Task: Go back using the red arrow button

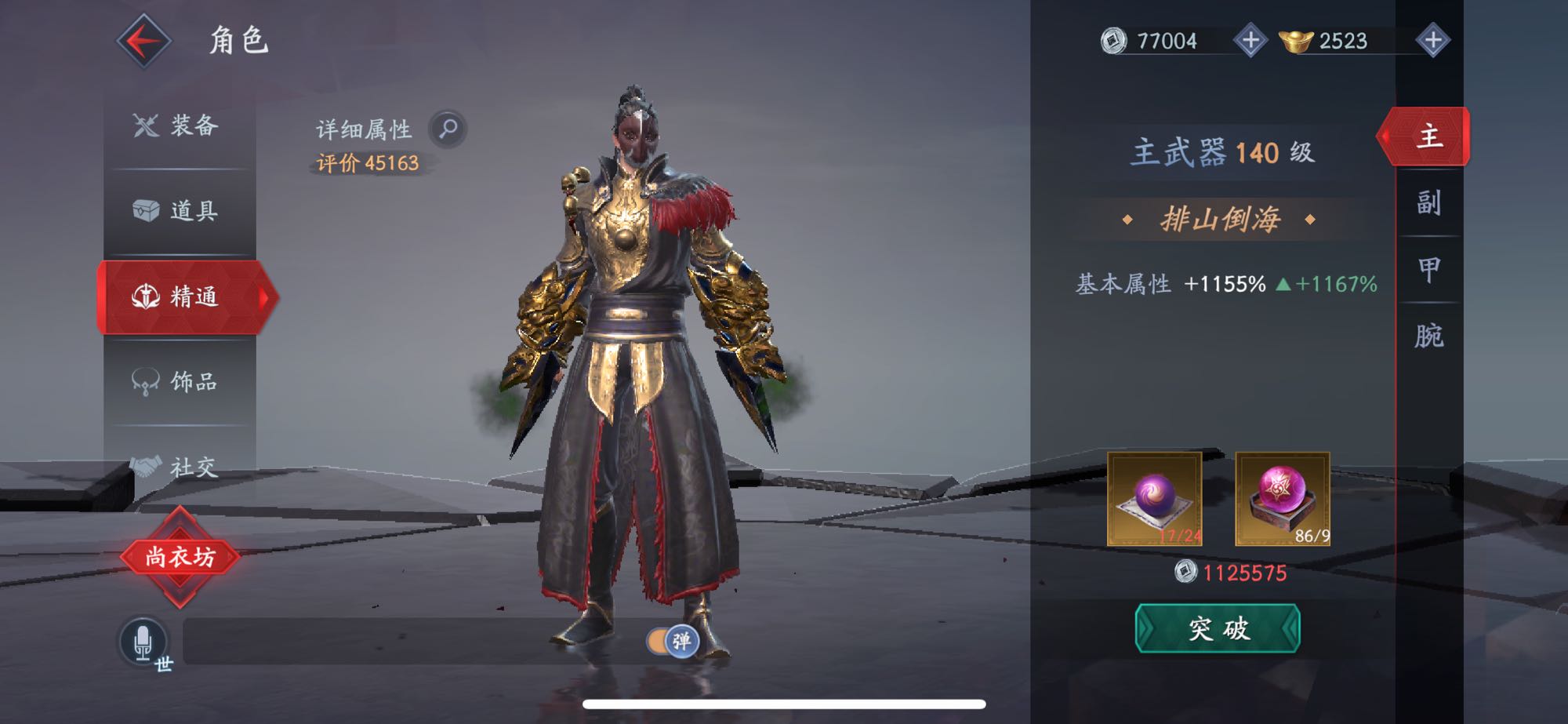Action: click(143, 41)
